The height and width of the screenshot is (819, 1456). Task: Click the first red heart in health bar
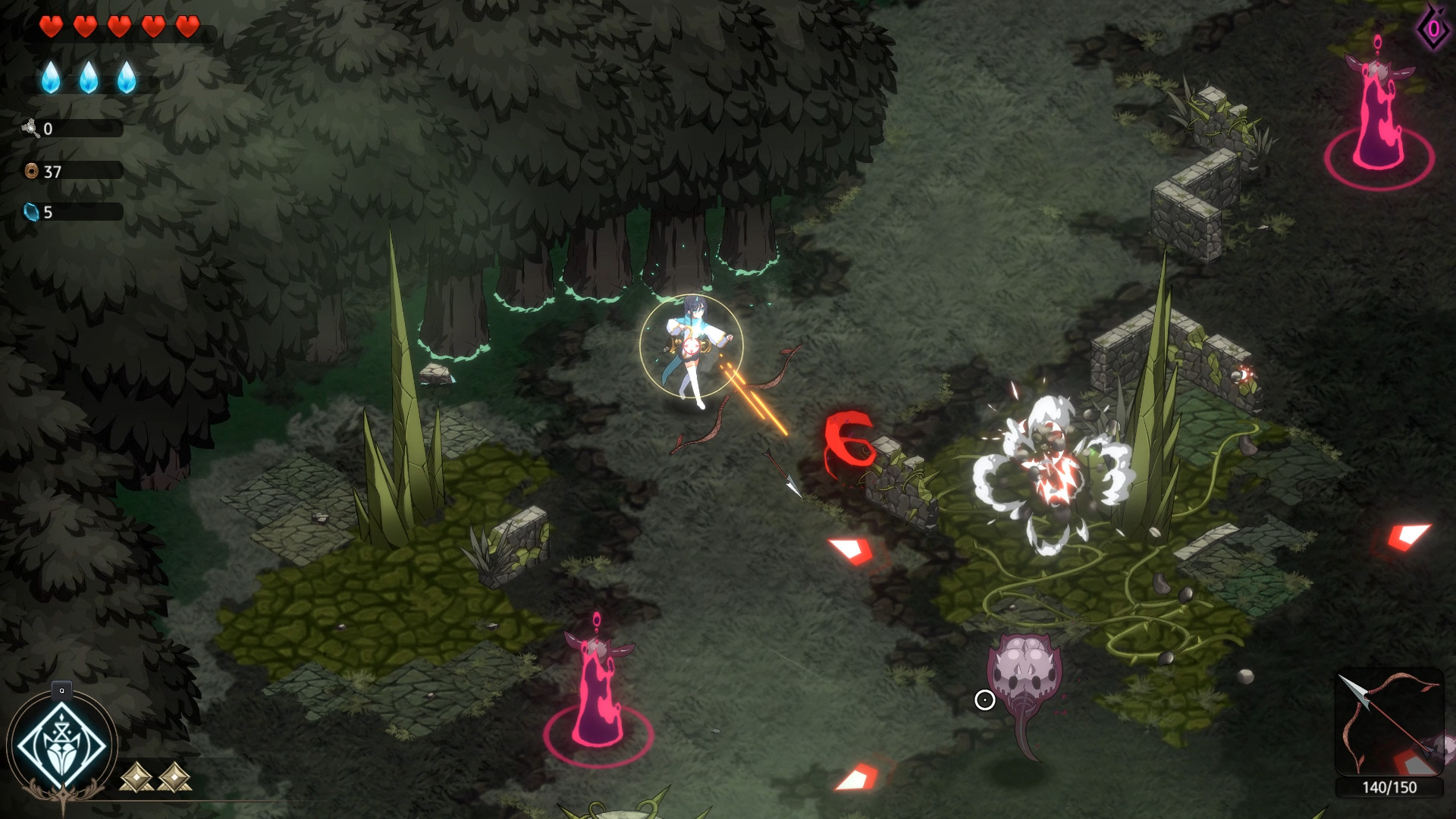pyautogui.click(x=50, y=27)
